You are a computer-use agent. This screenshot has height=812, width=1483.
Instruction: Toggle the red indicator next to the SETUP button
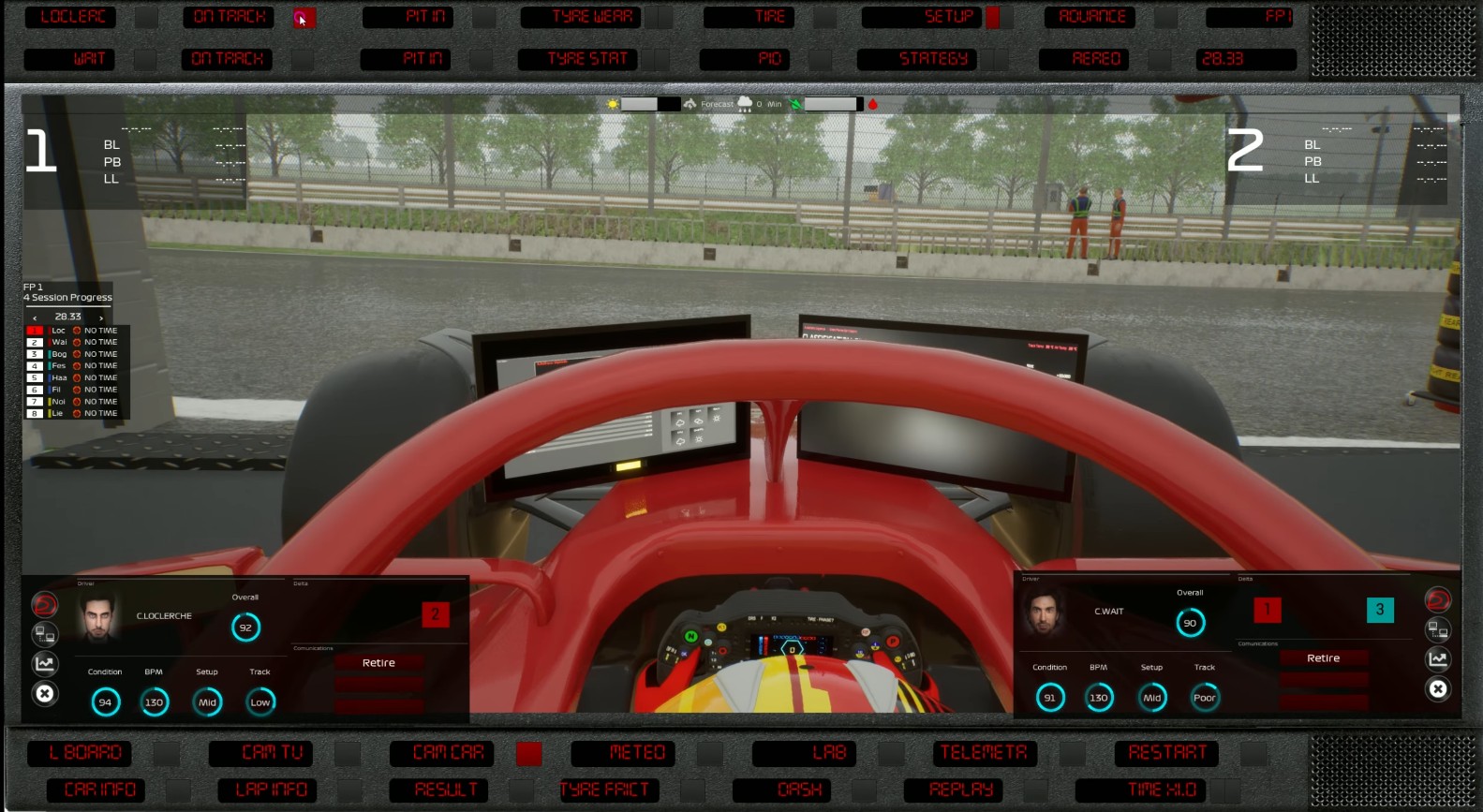pos(992,16)
